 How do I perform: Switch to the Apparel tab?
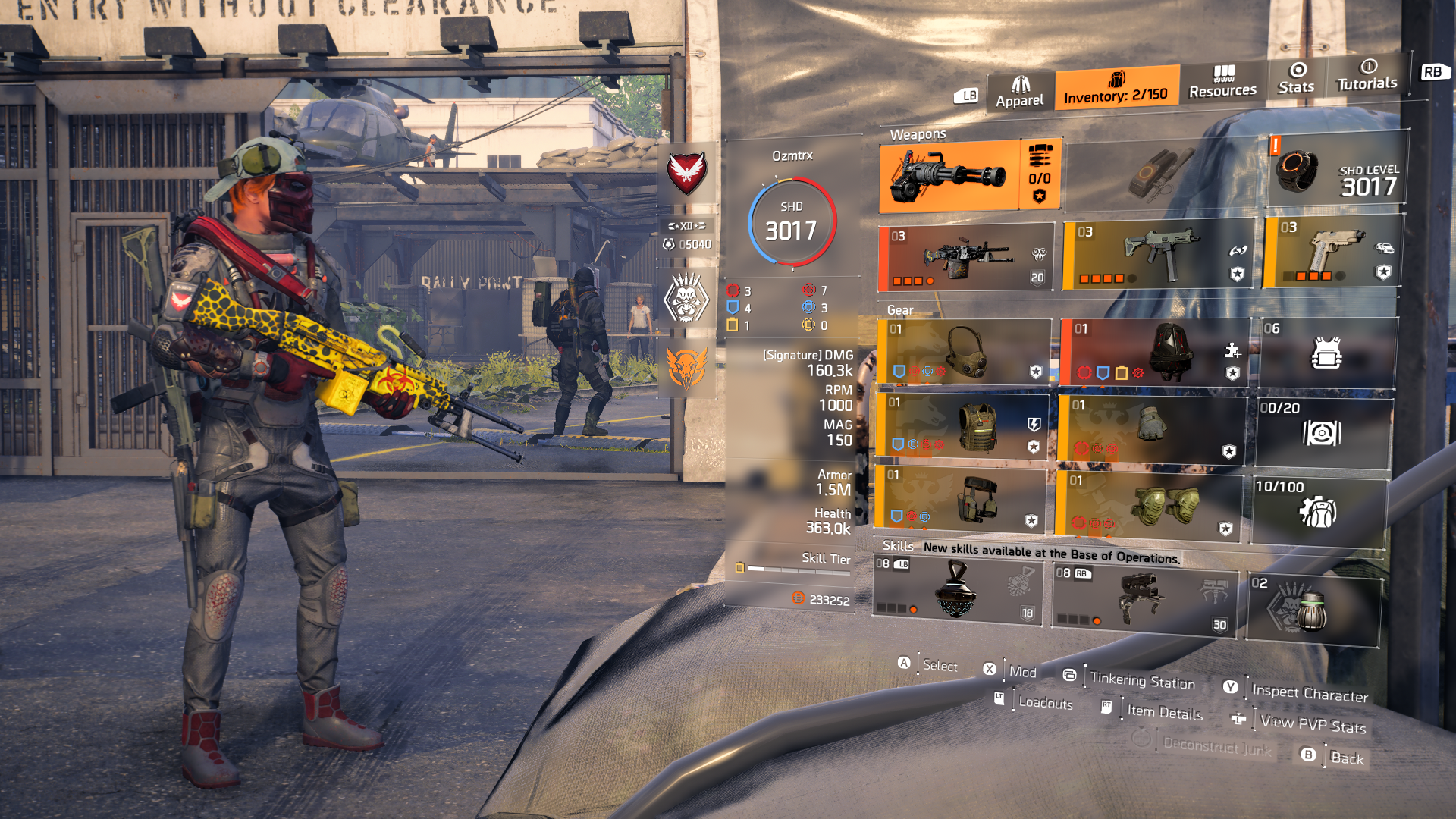[1020, 93]
